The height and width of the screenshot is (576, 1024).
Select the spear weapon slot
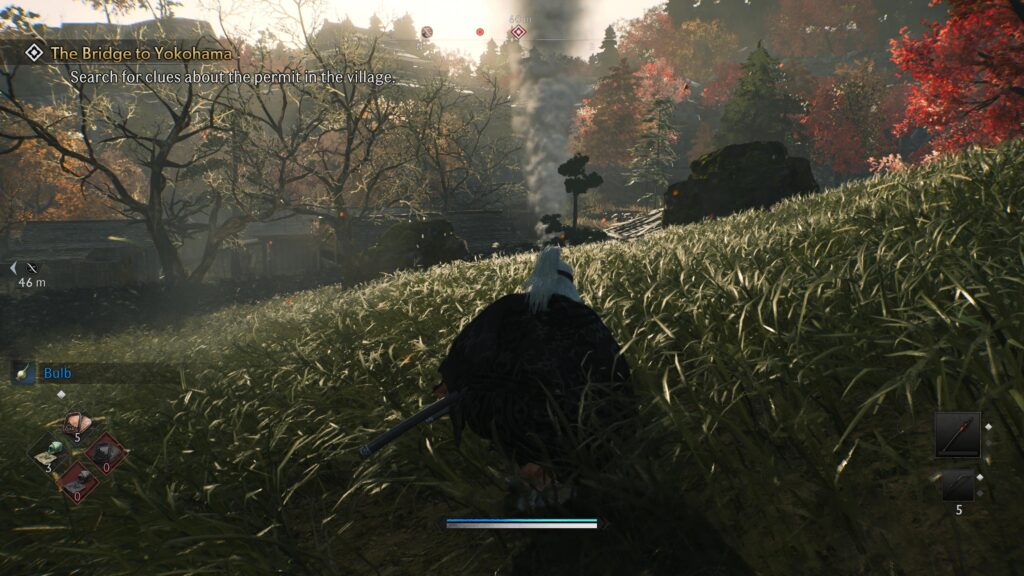(x=957, y=434)
